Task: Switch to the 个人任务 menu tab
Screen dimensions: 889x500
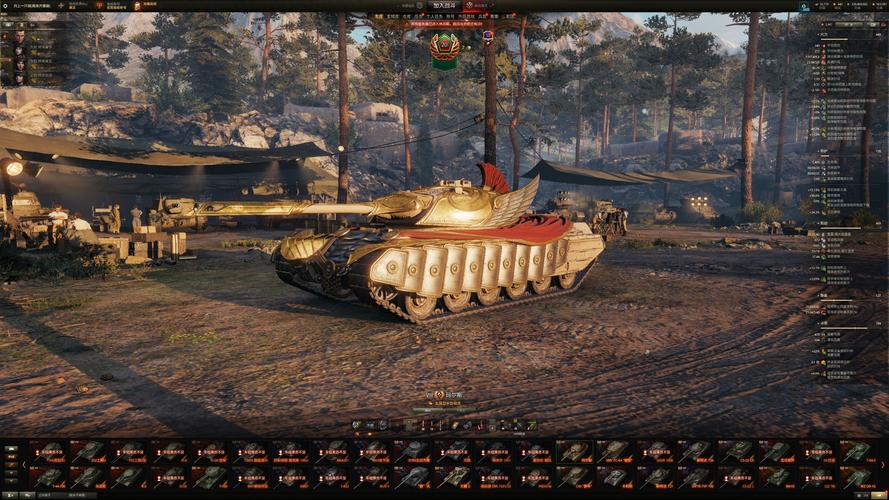Action: pos(433,16)
